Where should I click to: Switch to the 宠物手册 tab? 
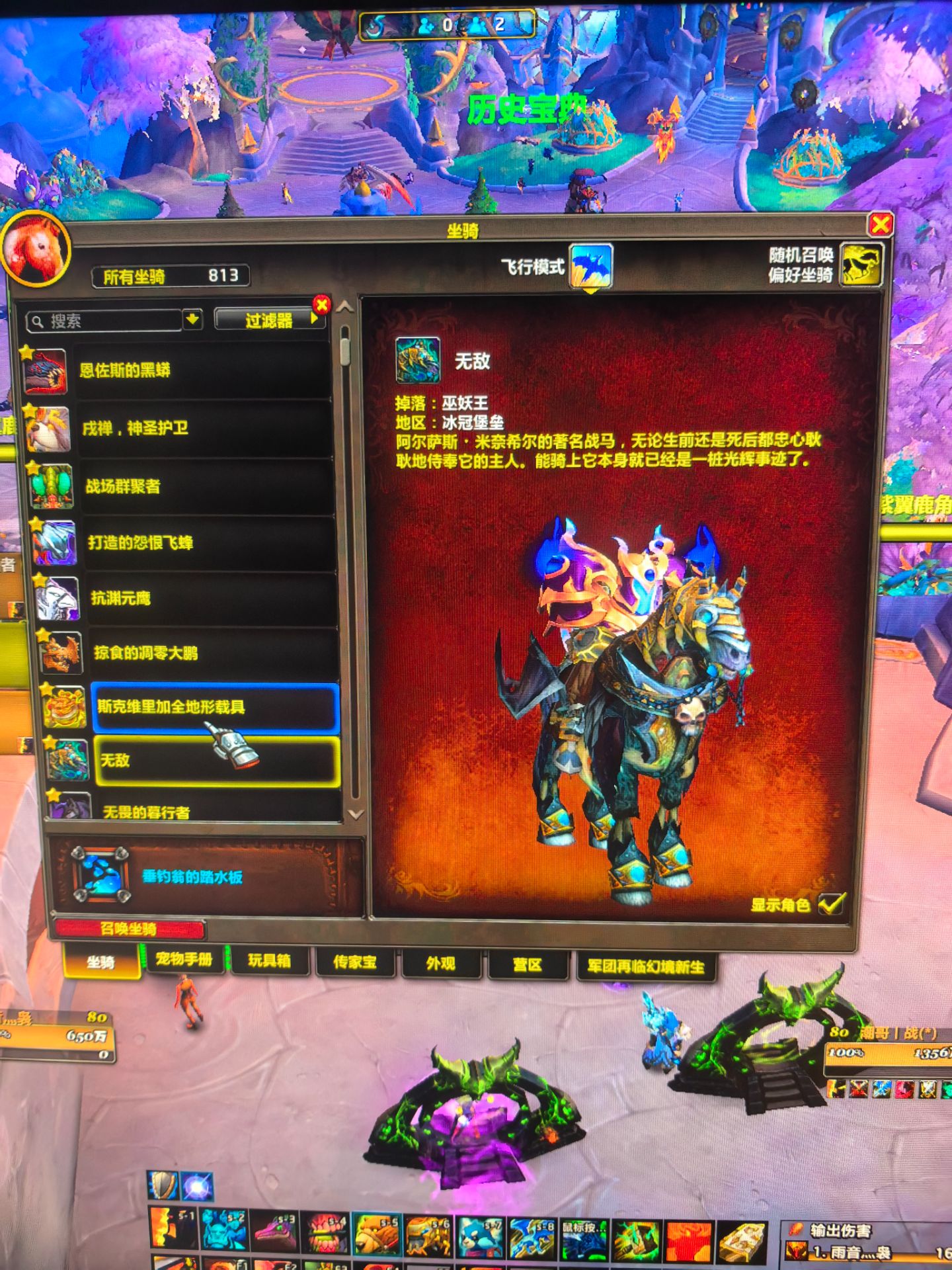184,960
